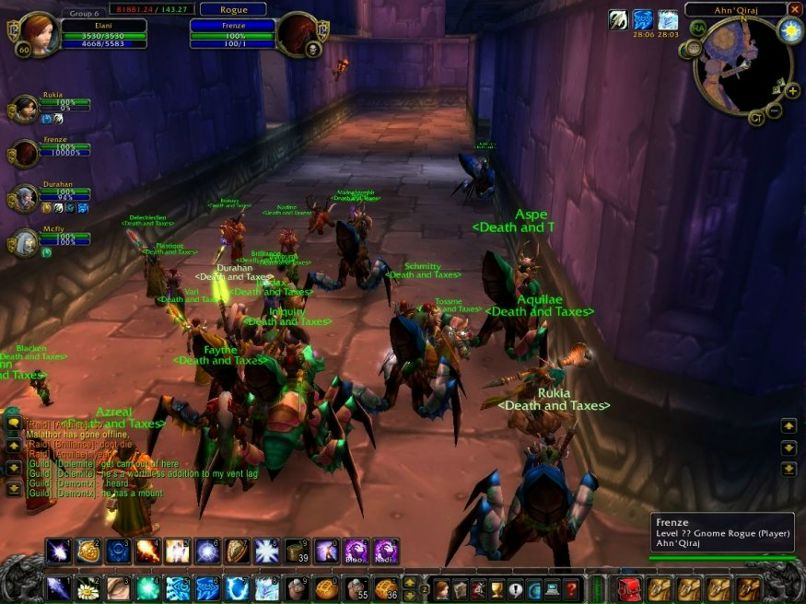806x604 pixels.
Task: Select party member Mcfly's portrait
Action: 24,241
